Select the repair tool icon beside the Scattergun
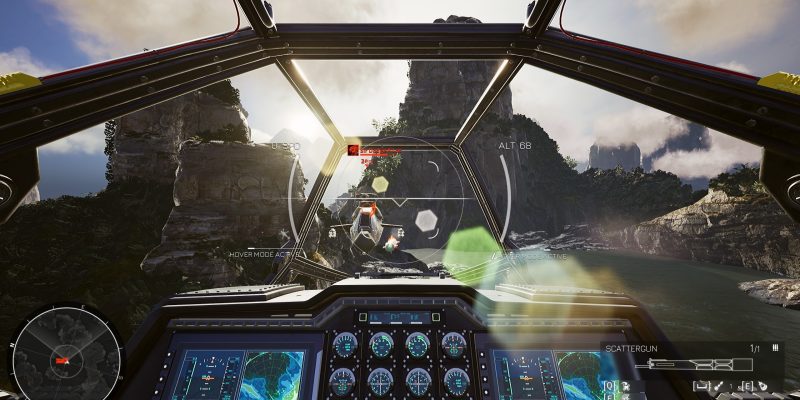This screenshot has width=800, height=400. 718,386
